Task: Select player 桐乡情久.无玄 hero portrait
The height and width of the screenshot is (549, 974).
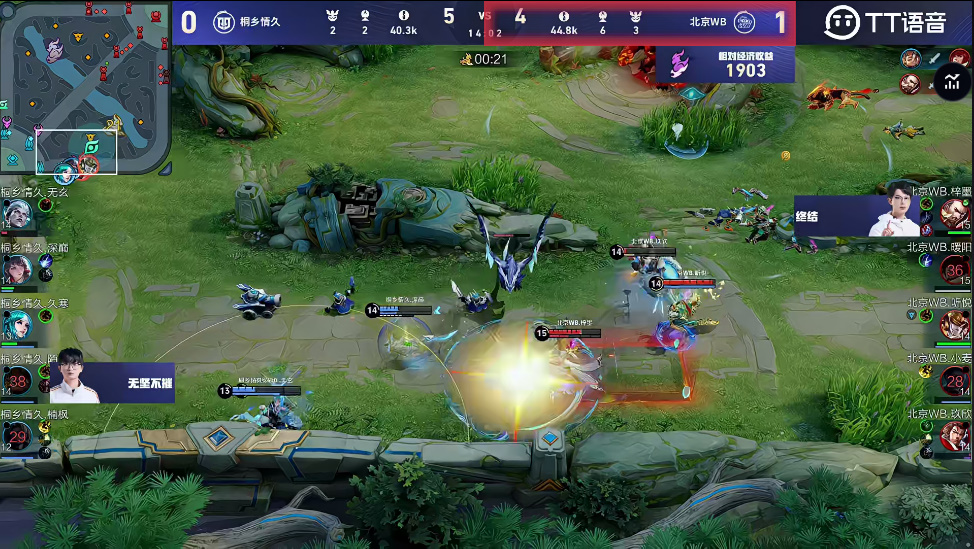Action: tap(17, 214)
